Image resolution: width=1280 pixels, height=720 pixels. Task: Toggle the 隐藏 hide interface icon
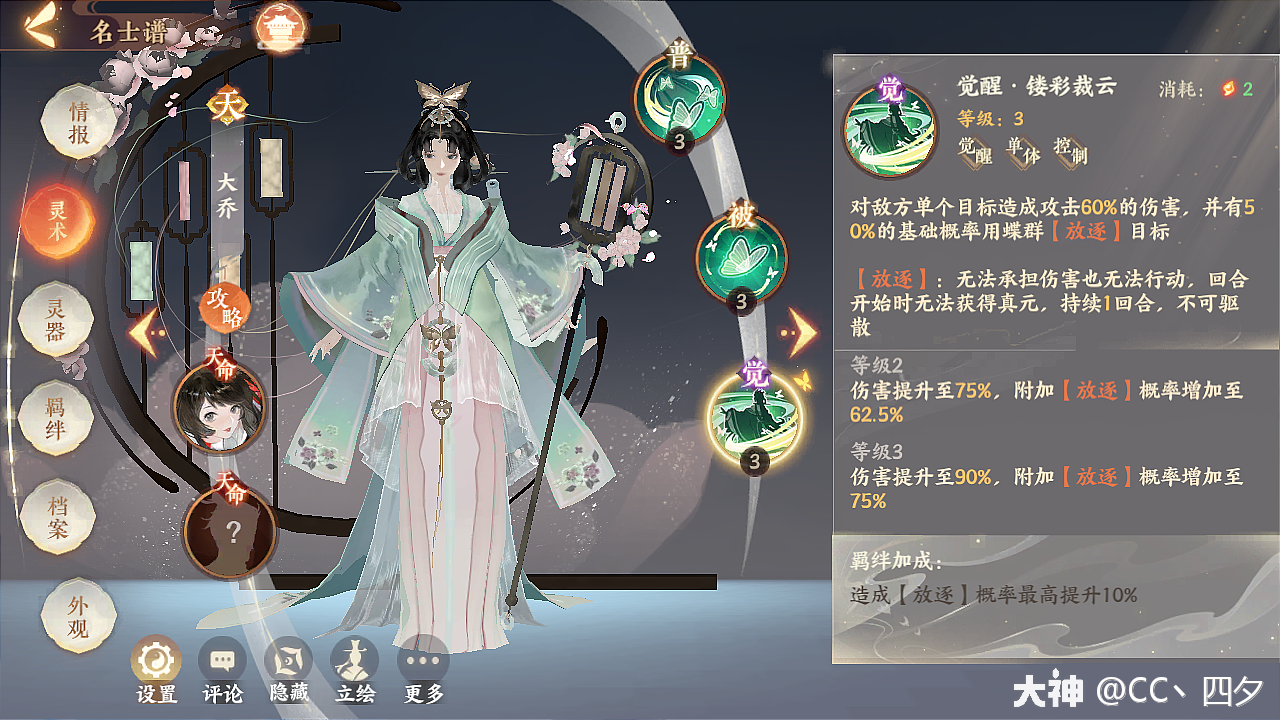point(288,661)
